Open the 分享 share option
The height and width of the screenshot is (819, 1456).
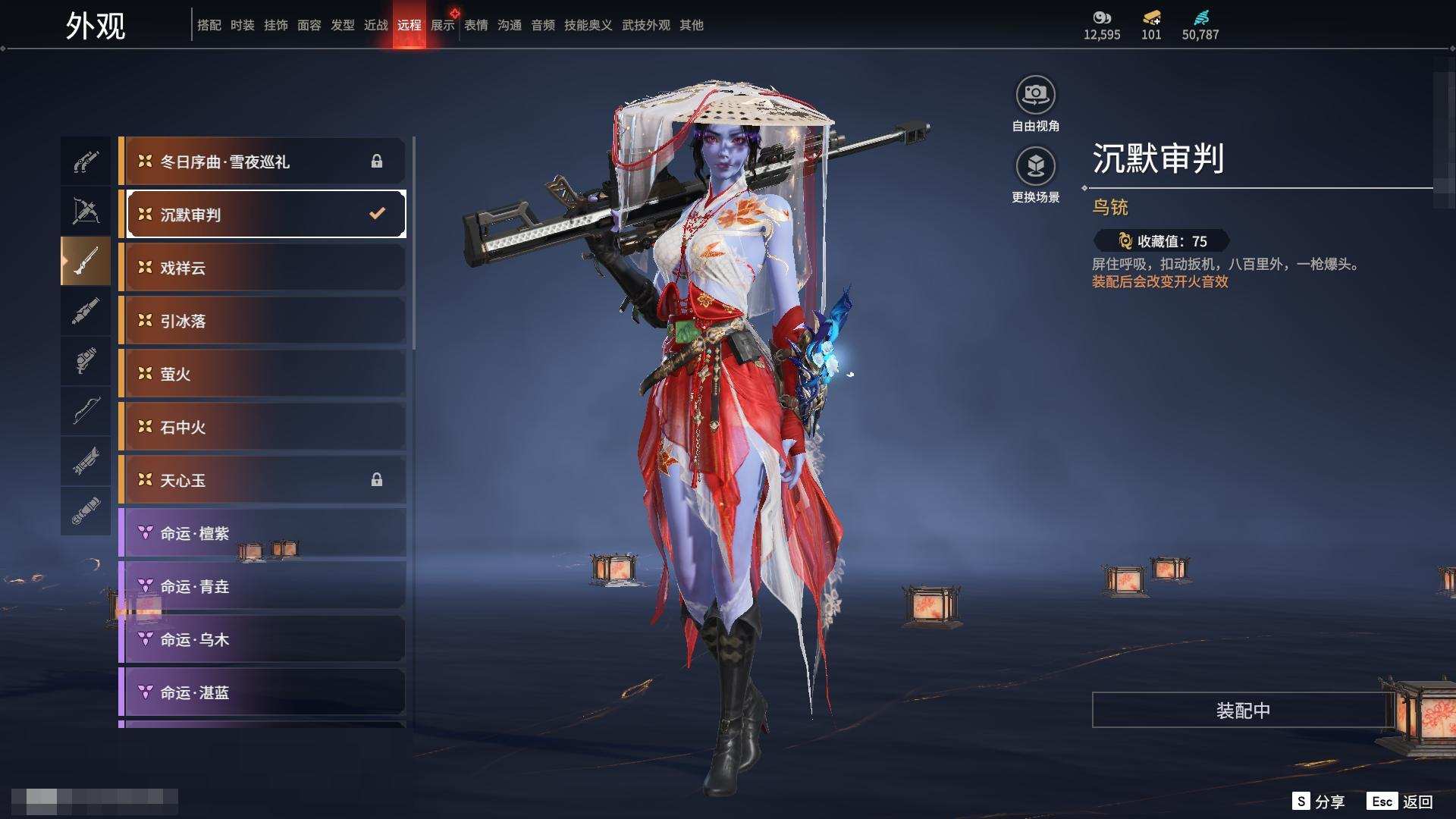[1319, 802]
